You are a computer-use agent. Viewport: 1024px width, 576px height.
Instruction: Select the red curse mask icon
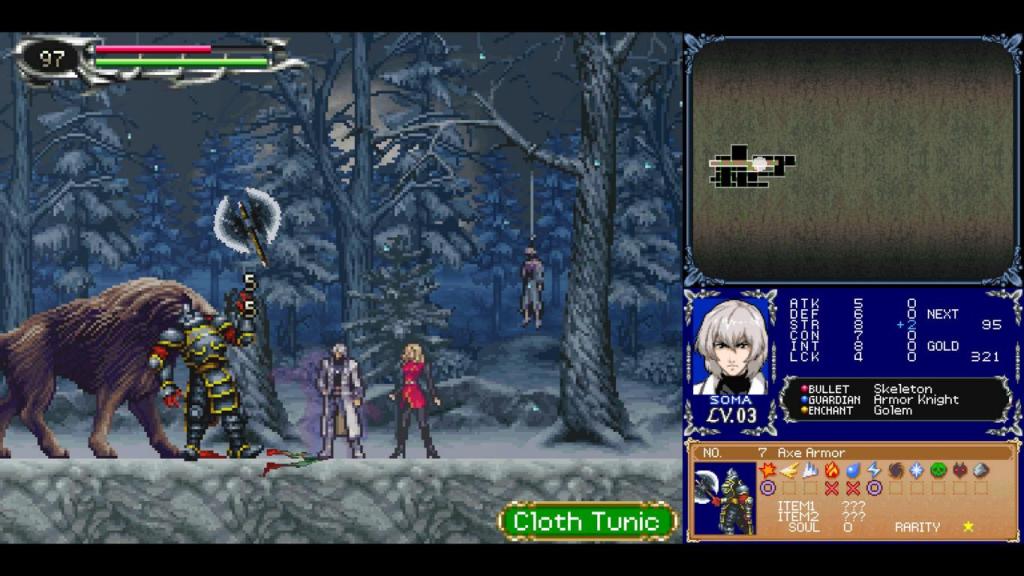tap(960, 470)
